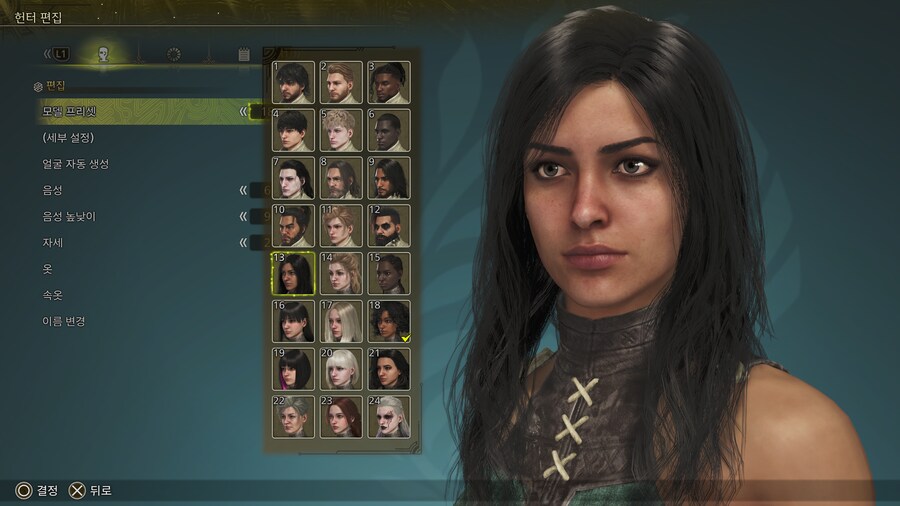This screenshot has height=506, width=900.
Task: Select model preset number 12
Action: pos(388,226)
